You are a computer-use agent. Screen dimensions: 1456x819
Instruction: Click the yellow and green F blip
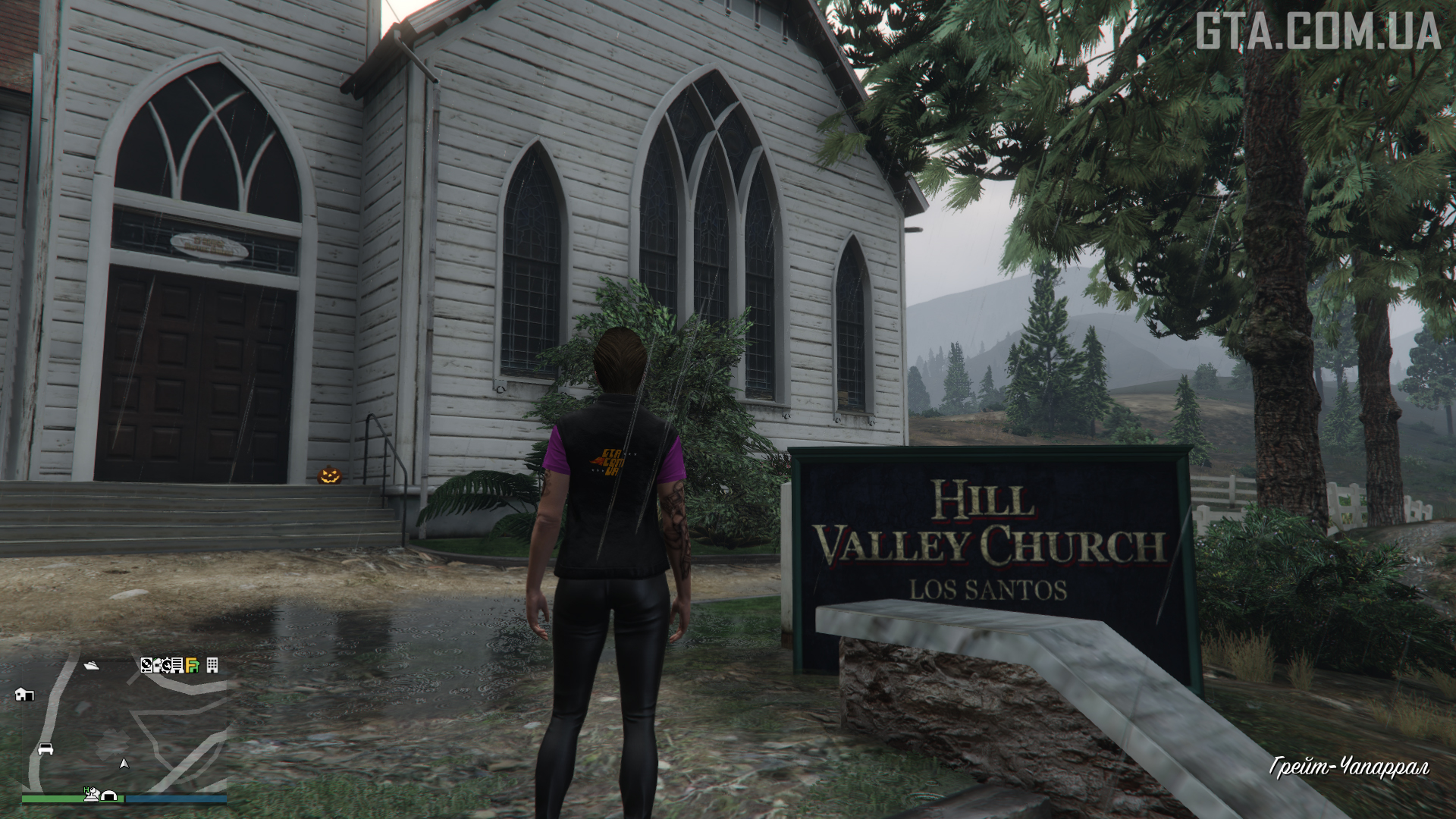[193, 666]
